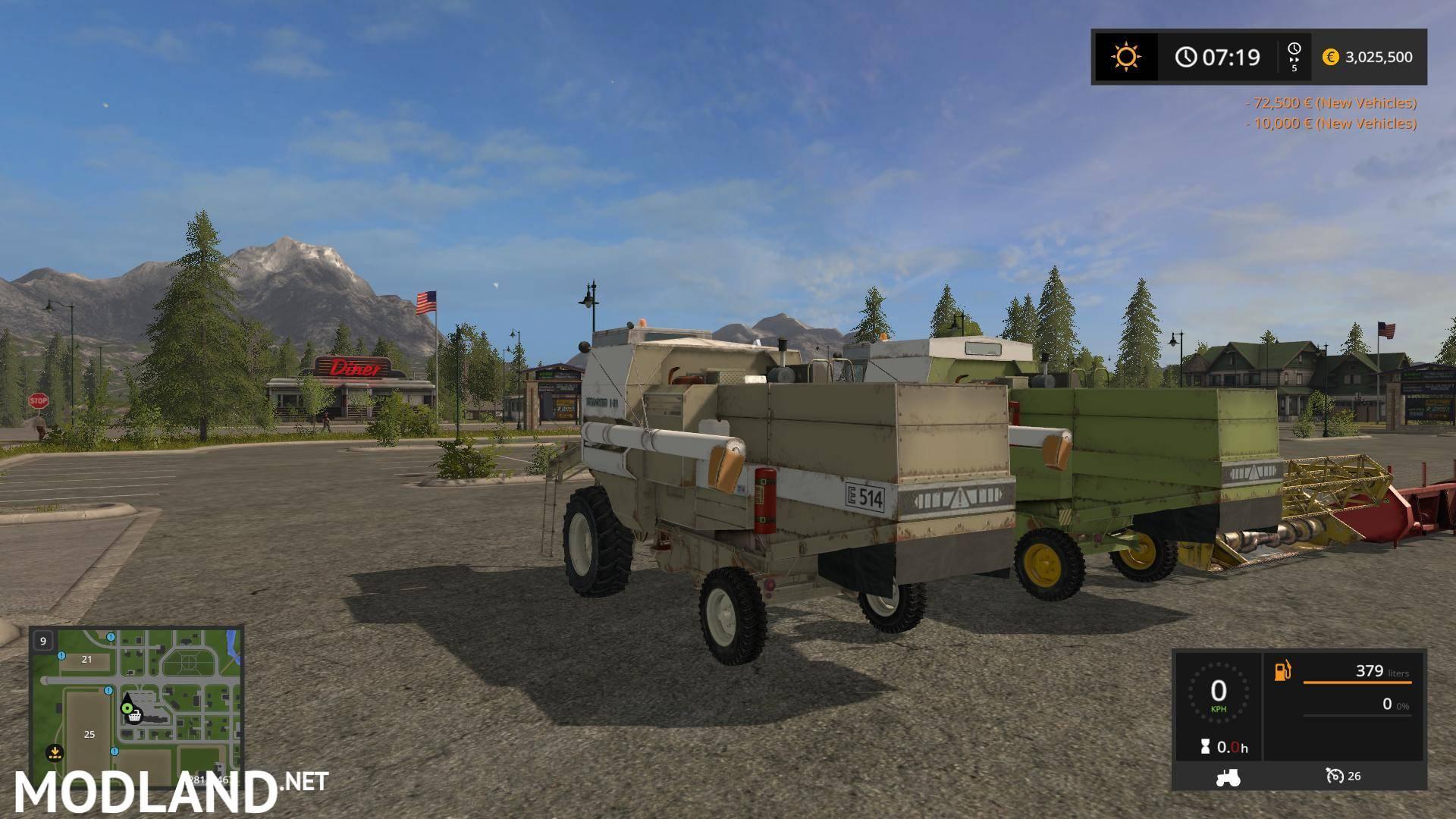
Task: Click the euro coin money icon
Action: 1330,57
